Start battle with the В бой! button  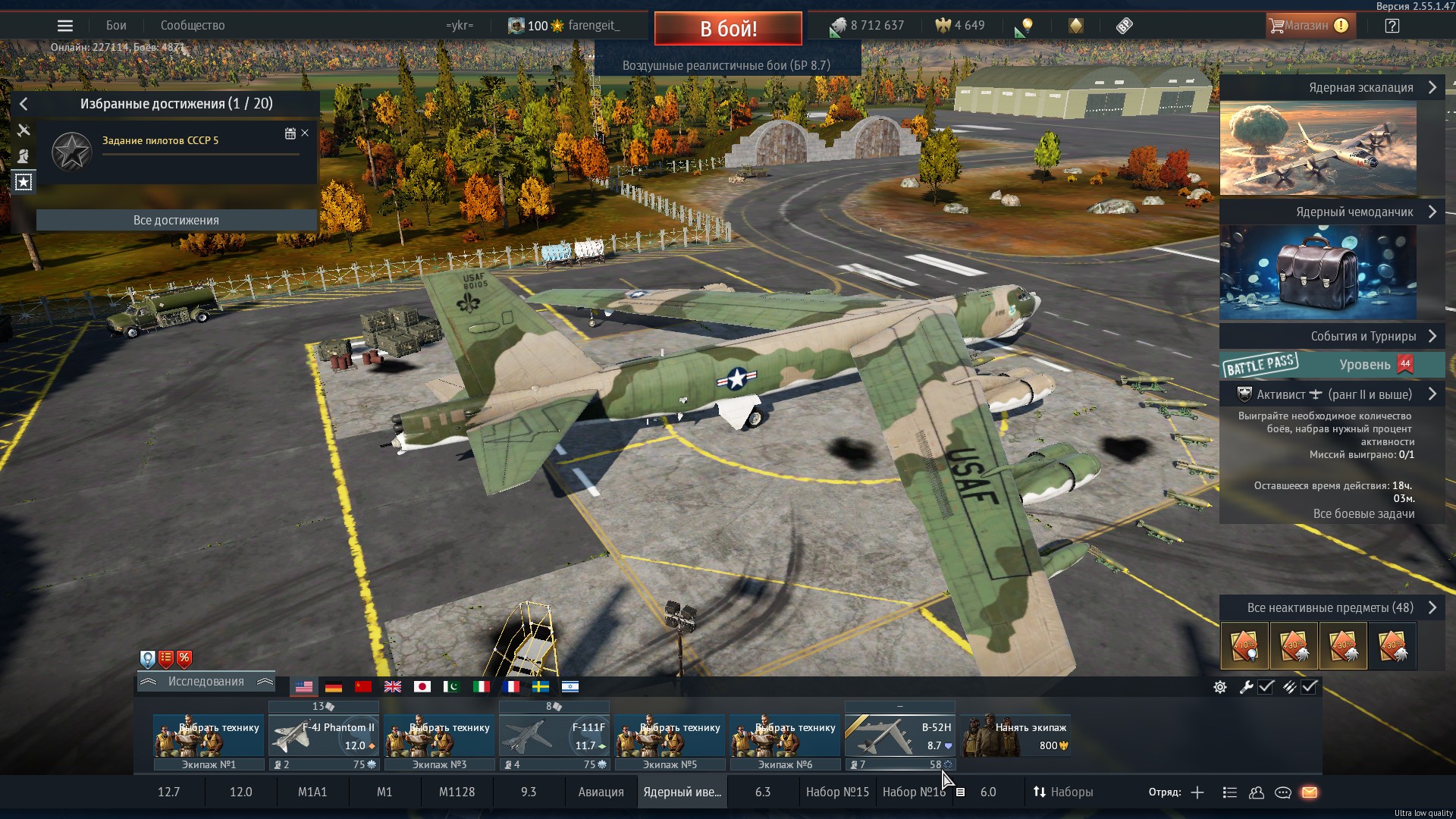coord(728,29)
